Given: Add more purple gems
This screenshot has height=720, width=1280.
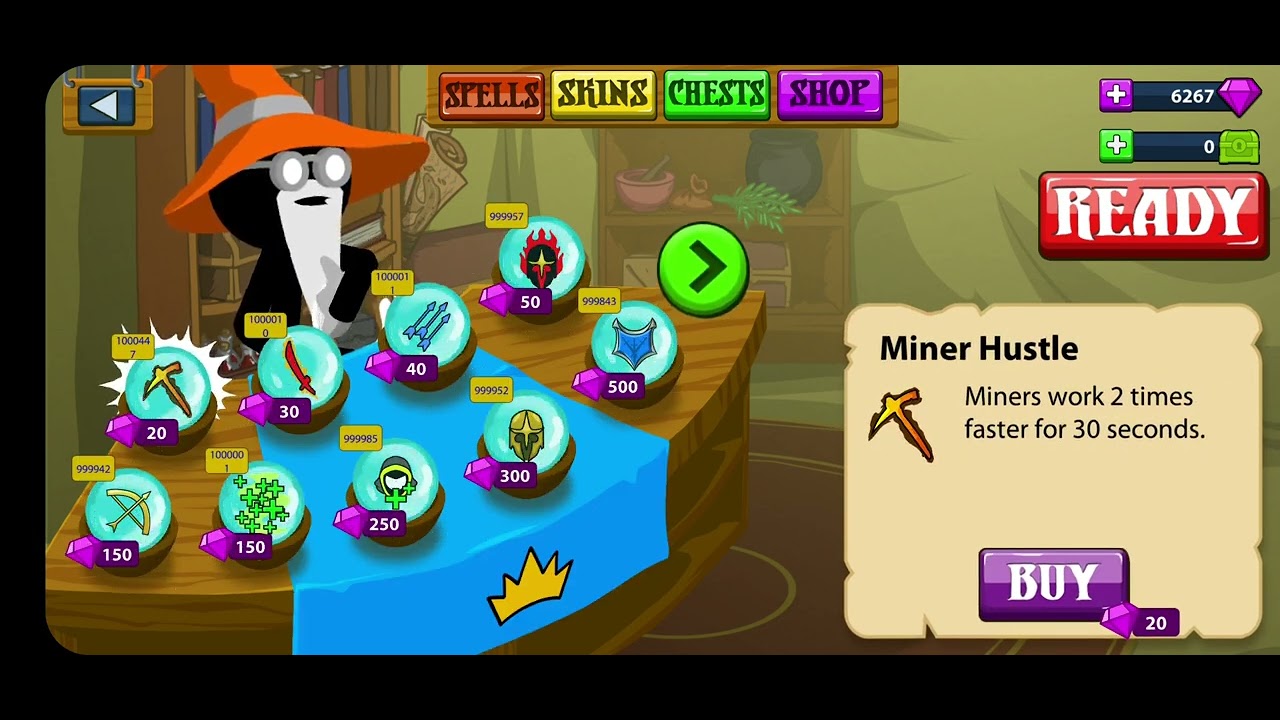Looking at the screenshot, I should [1116, 96].
